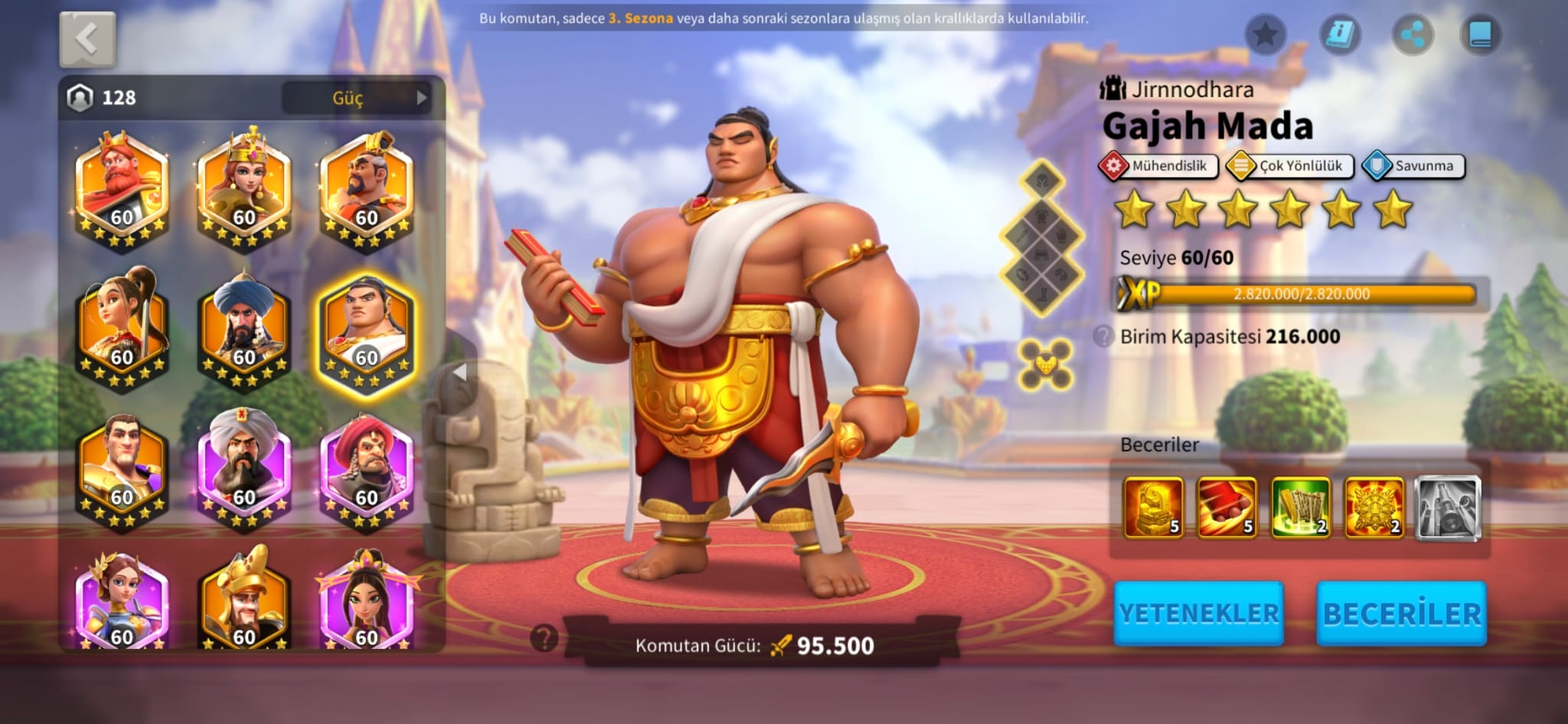Open the blue info card icon
The width and height of the screenshot is (1568, 724).
[1340, 34]
